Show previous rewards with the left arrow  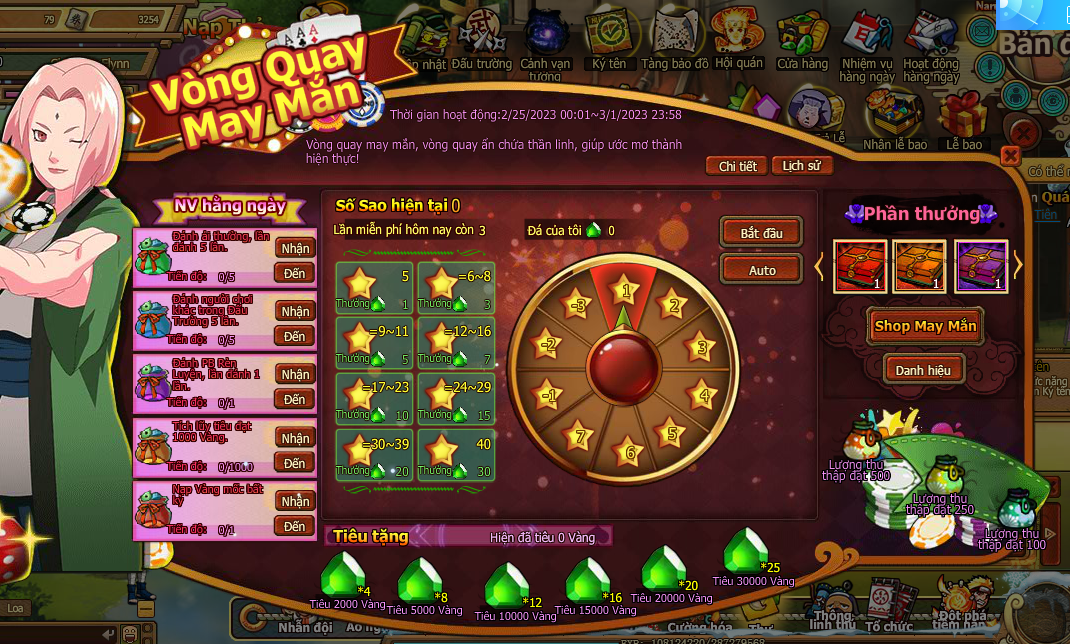point(821,266)
